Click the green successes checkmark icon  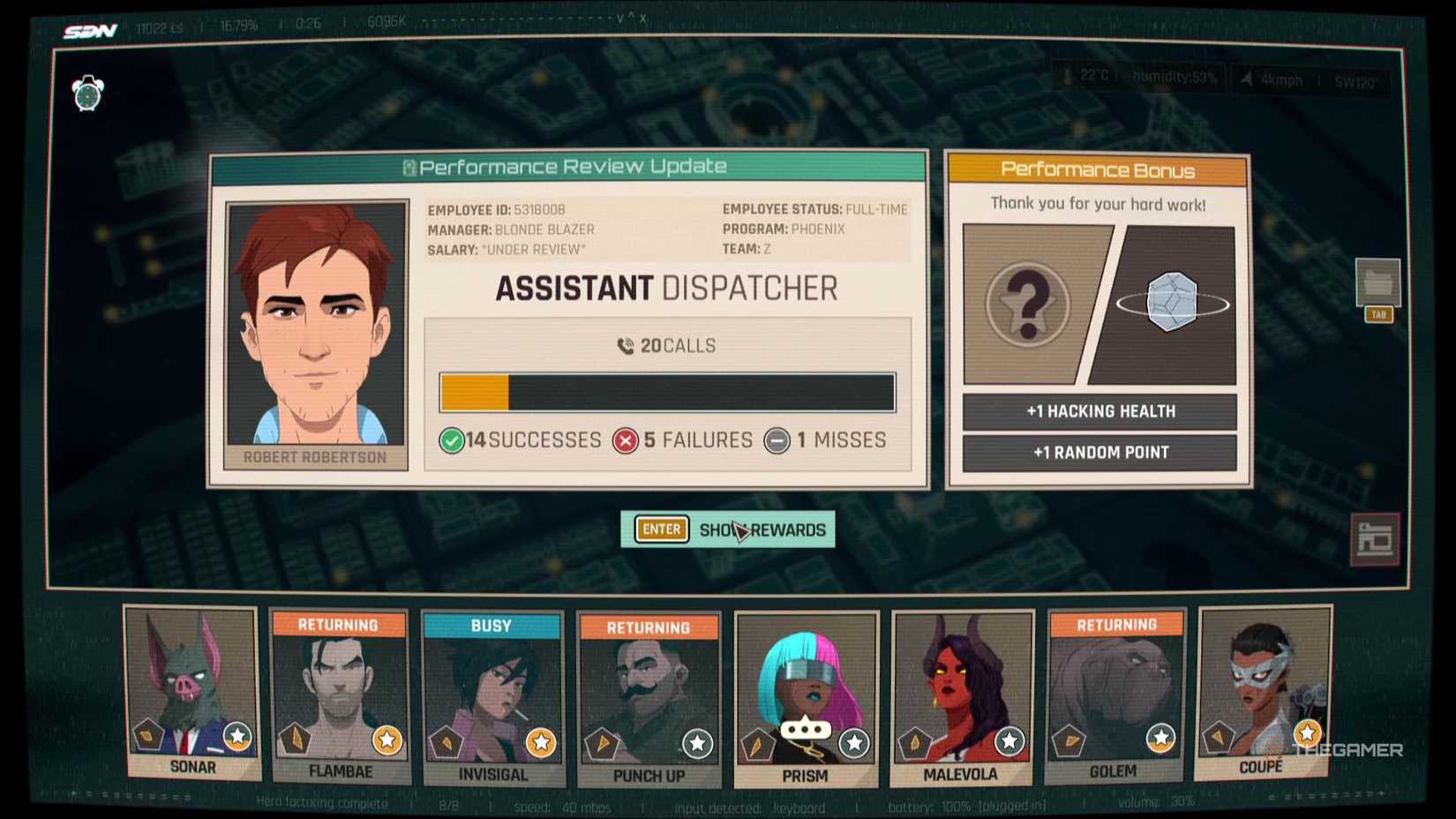click(x=453, y=440)
